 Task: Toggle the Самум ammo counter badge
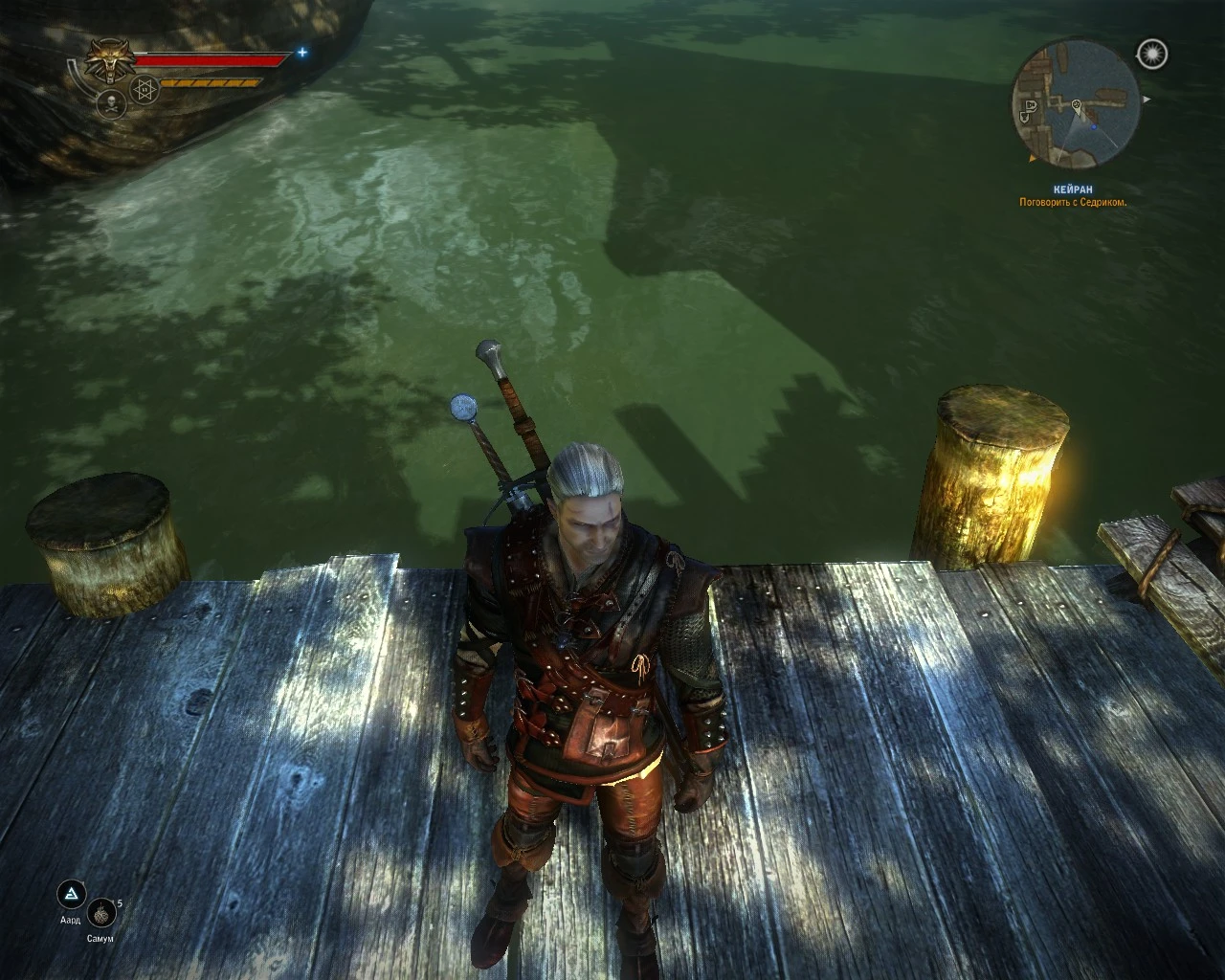pyautogui.click(x=120, y=903)
